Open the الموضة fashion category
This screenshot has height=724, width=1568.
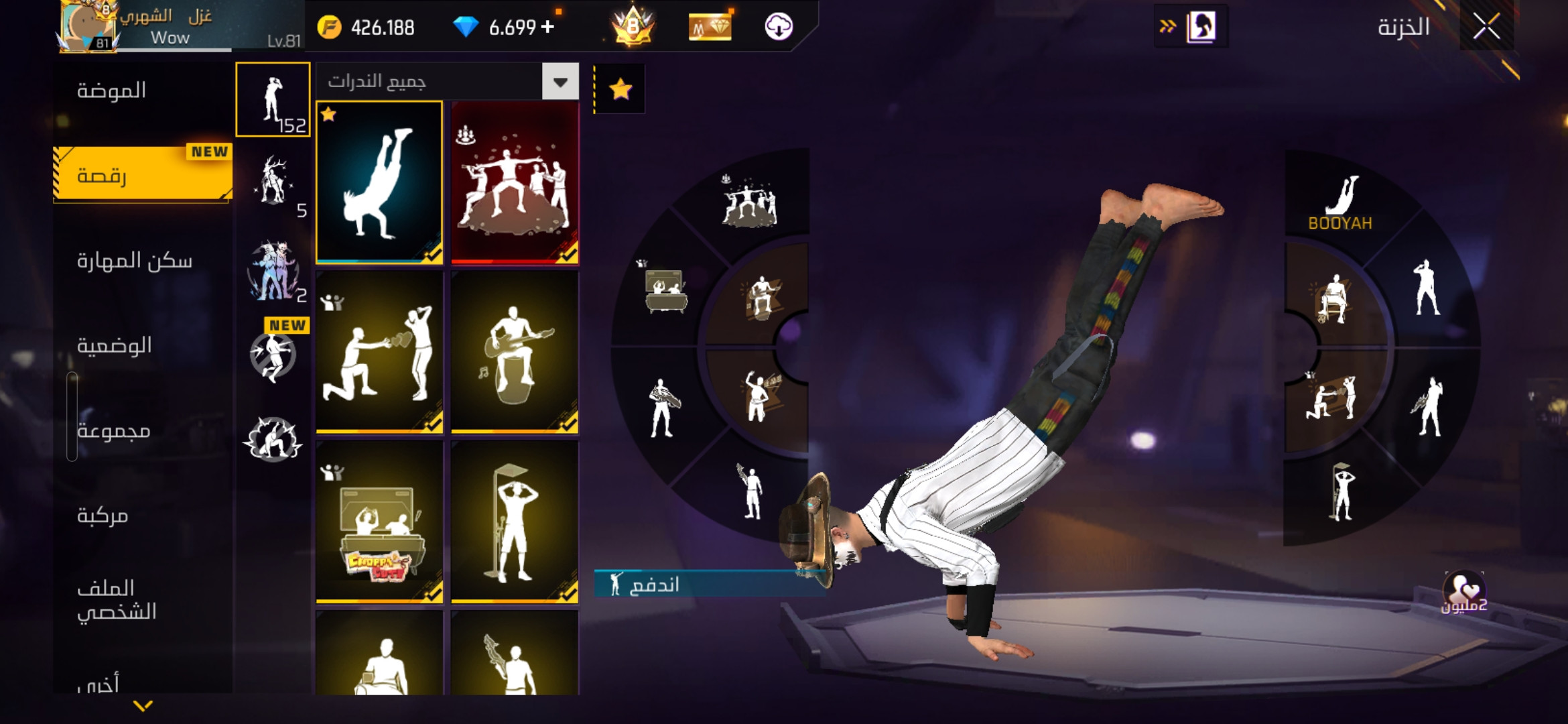(112, 90)
